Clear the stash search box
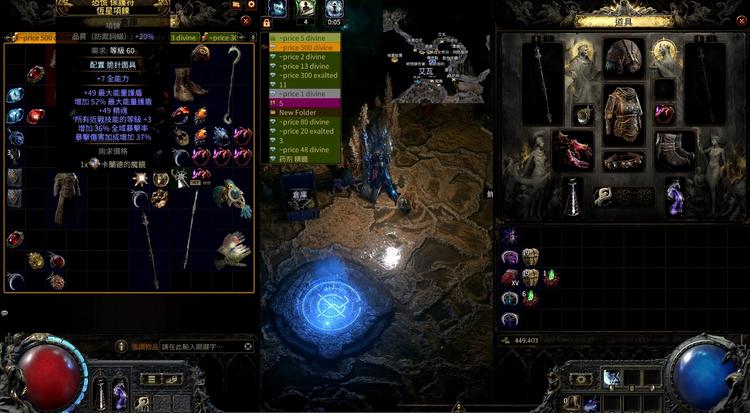750x413 pixels. click(248, 347)
